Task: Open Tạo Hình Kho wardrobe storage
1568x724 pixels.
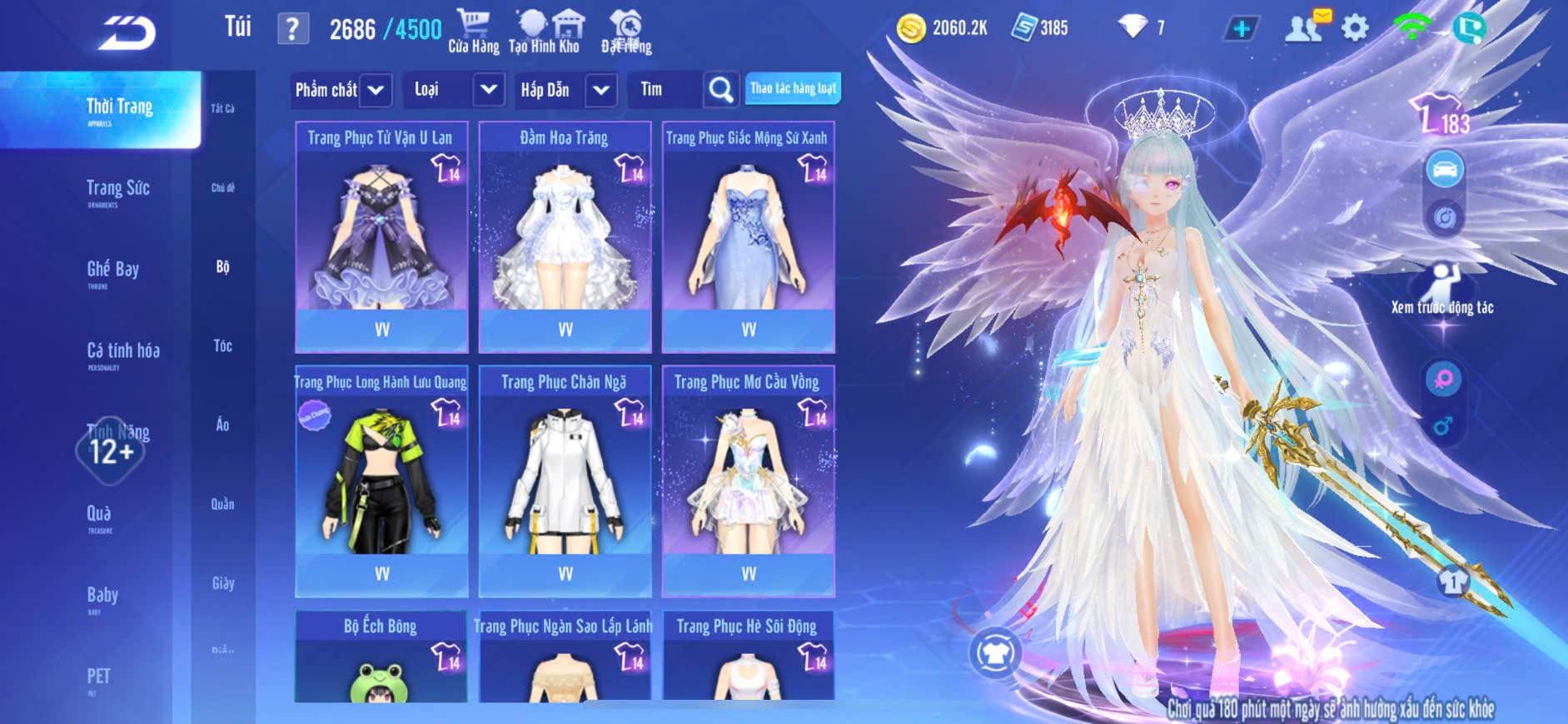Action: [x=544, y=32]
